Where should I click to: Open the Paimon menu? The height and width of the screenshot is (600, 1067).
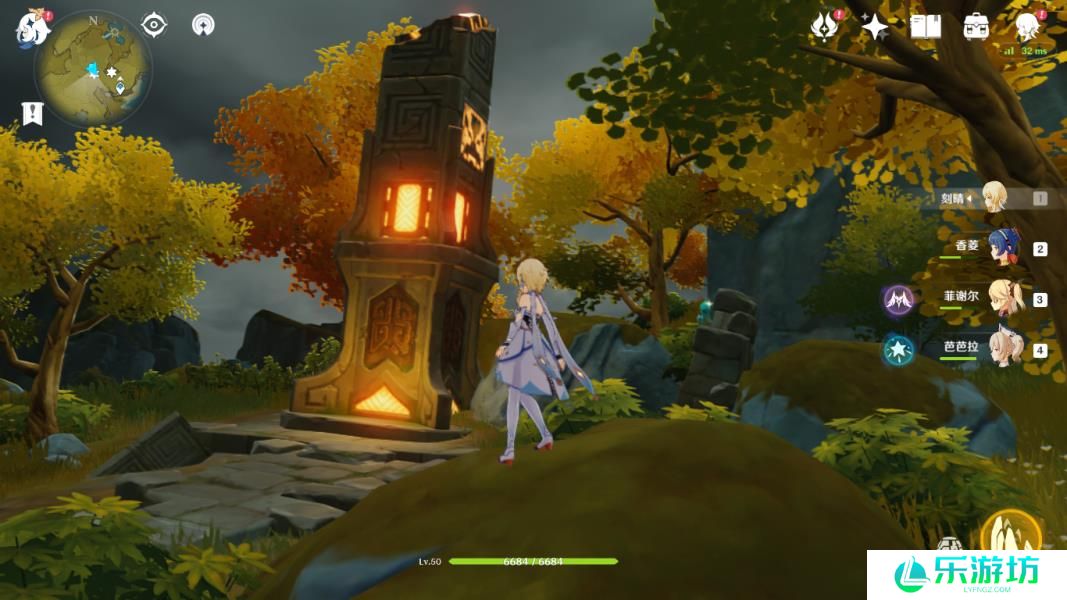[32, 27]
